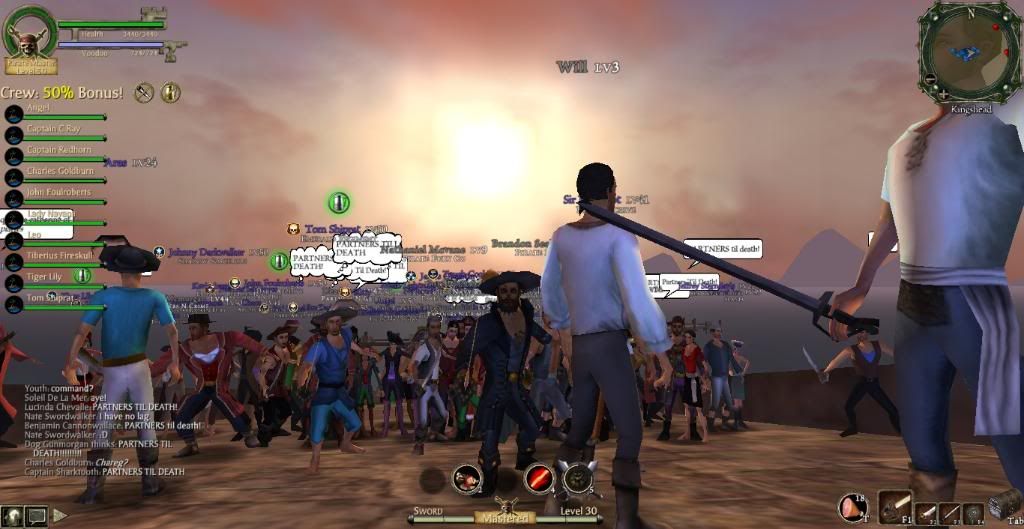Use the pork tonic item

pyautogui.click(x=852, y=508)
